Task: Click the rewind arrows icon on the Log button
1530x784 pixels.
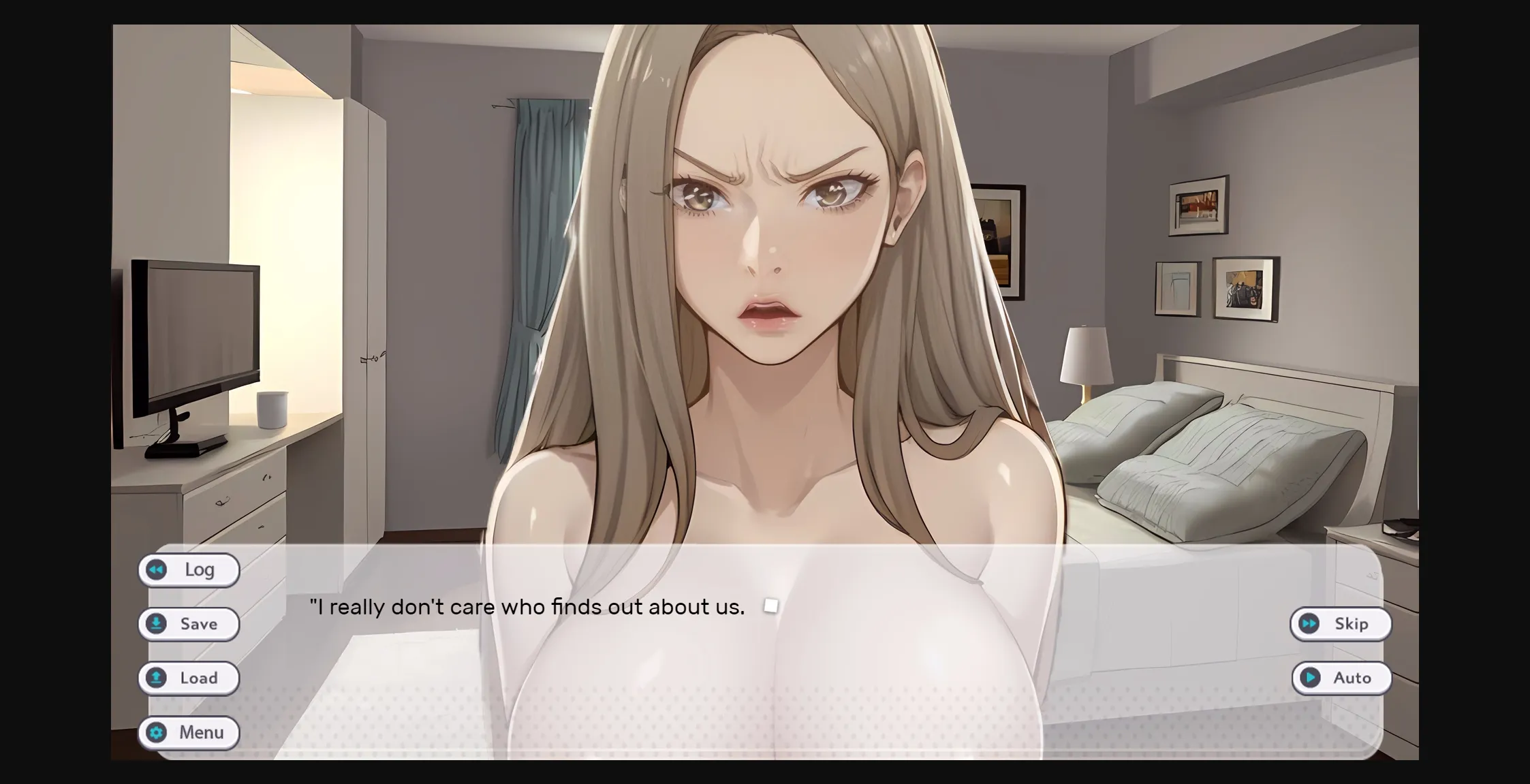Action: click(157, 570)
